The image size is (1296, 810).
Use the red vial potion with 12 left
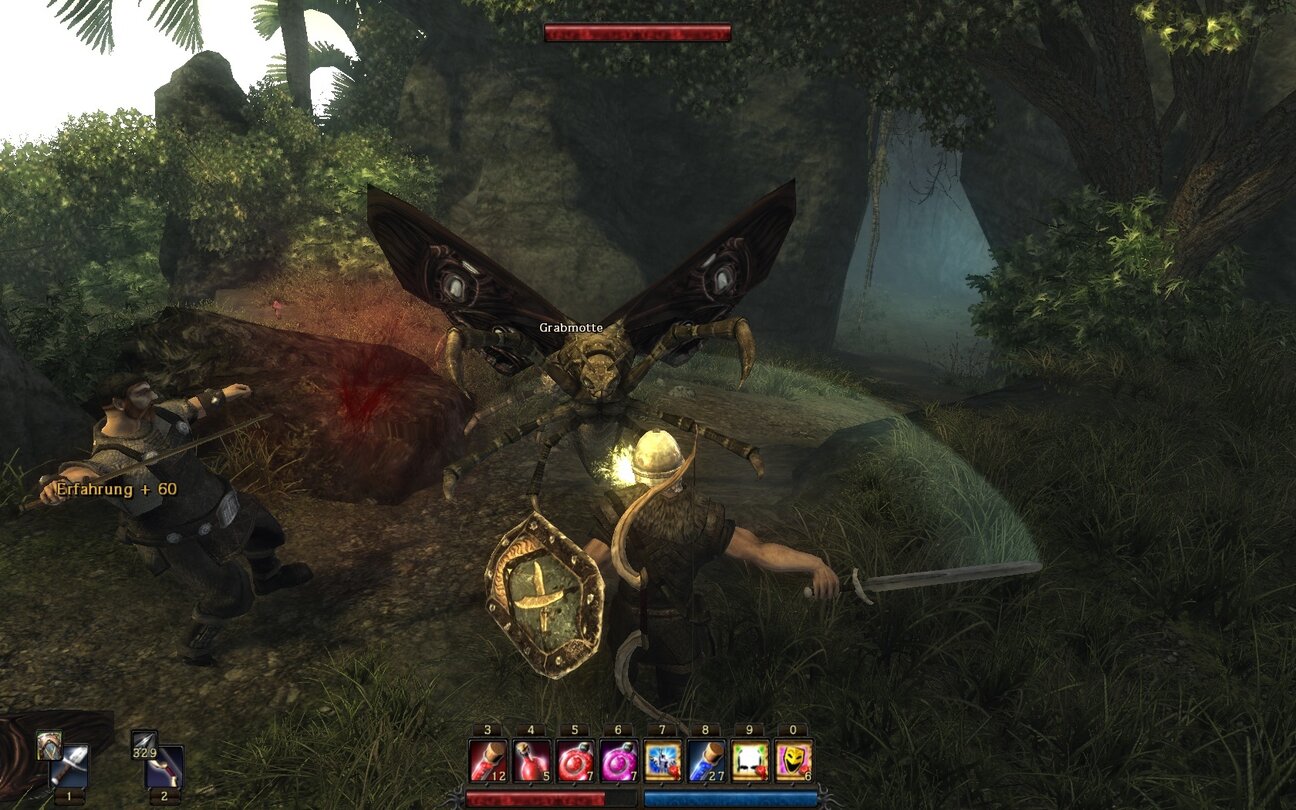(488, 761)
